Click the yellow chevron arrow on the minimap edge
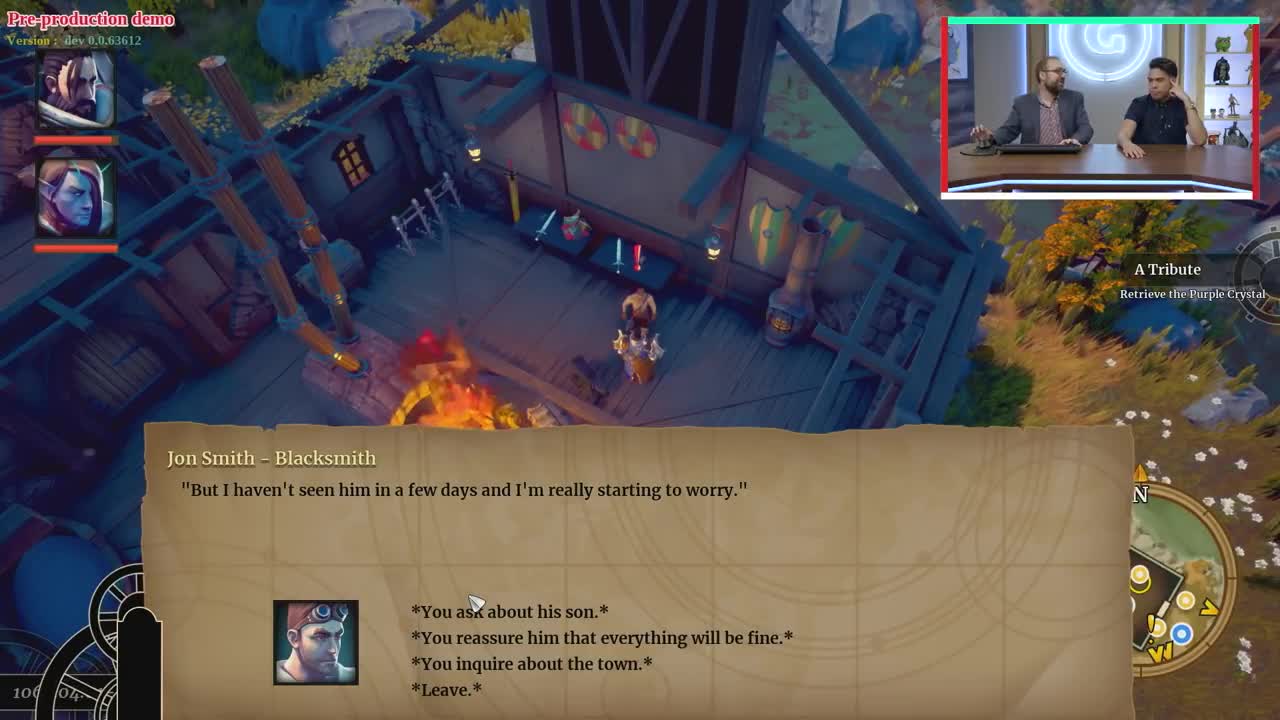This screenshot has height=720, width=1280. [1207, 605]
